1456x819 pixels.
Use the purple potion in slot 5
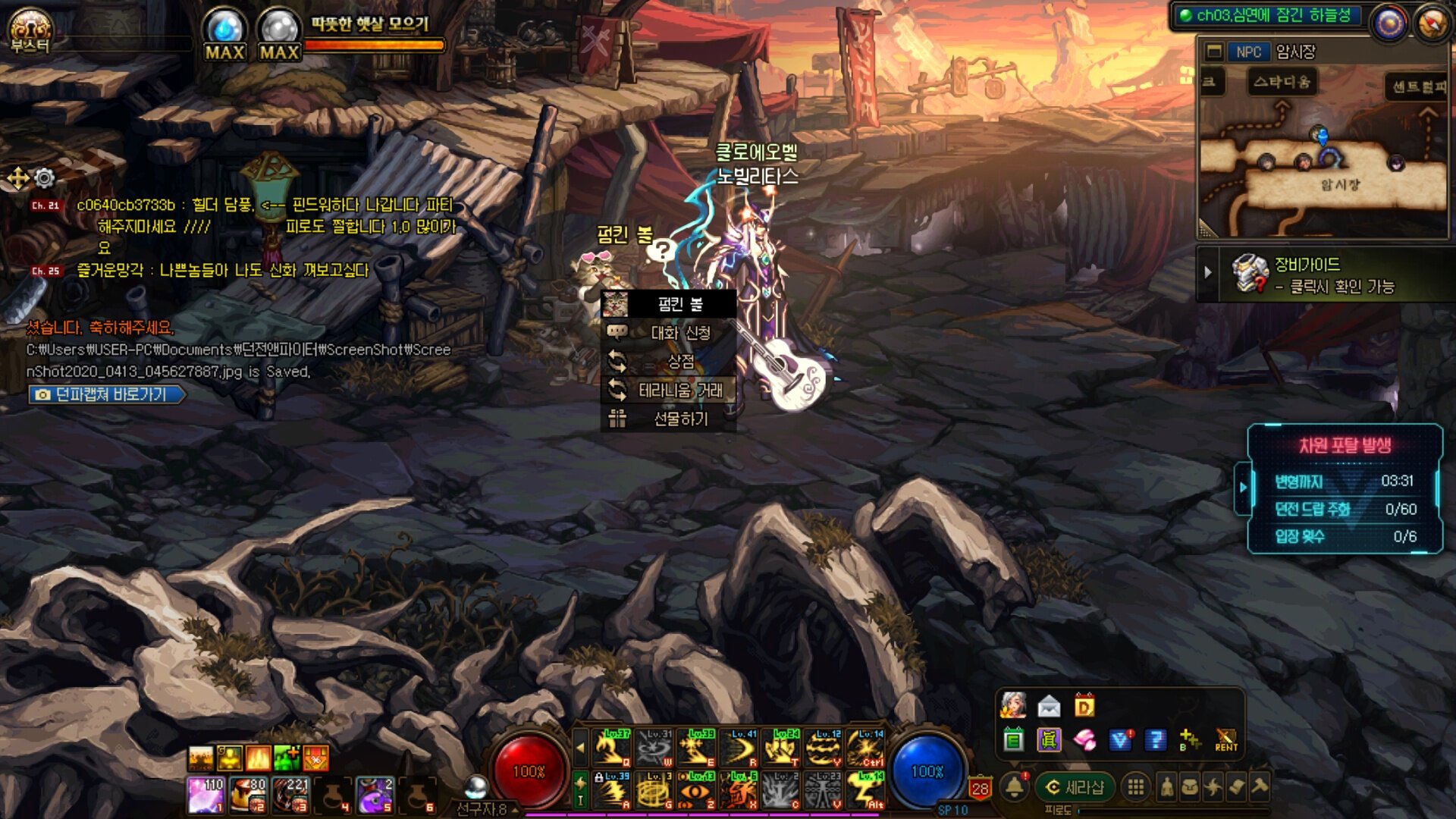point(374,795)
